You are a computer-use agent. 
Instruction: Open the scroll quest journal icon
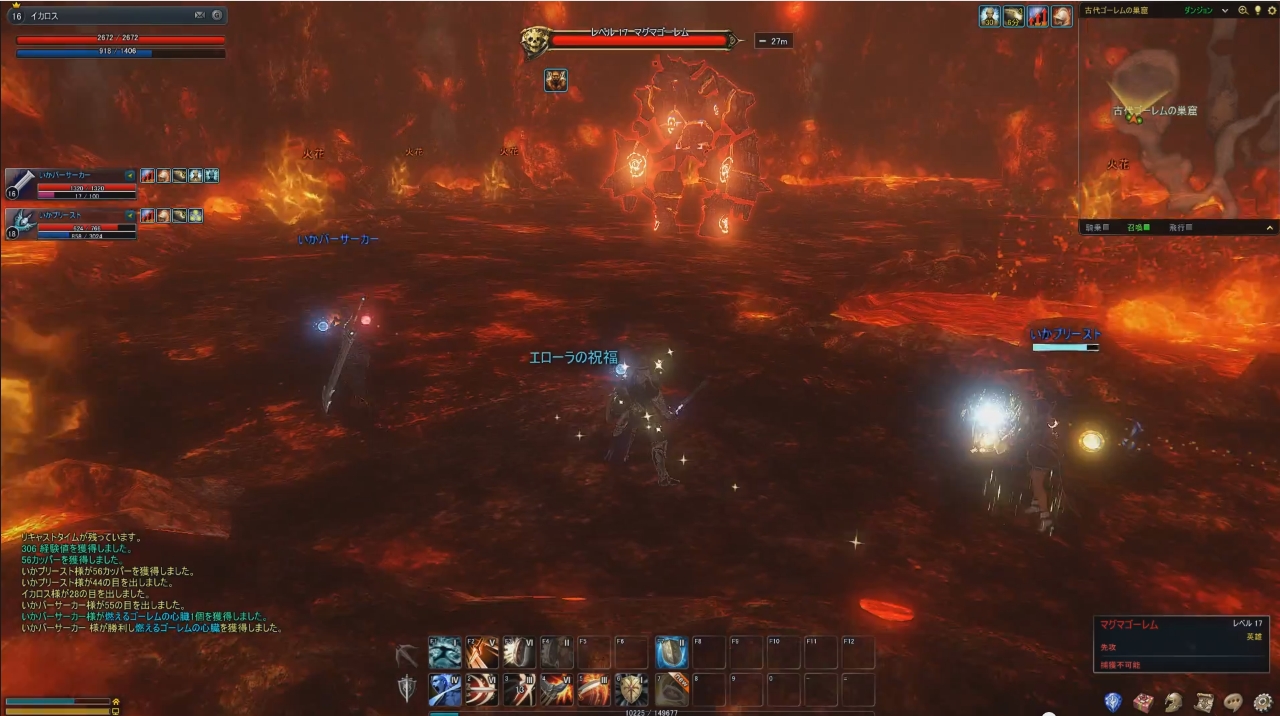1203,702
